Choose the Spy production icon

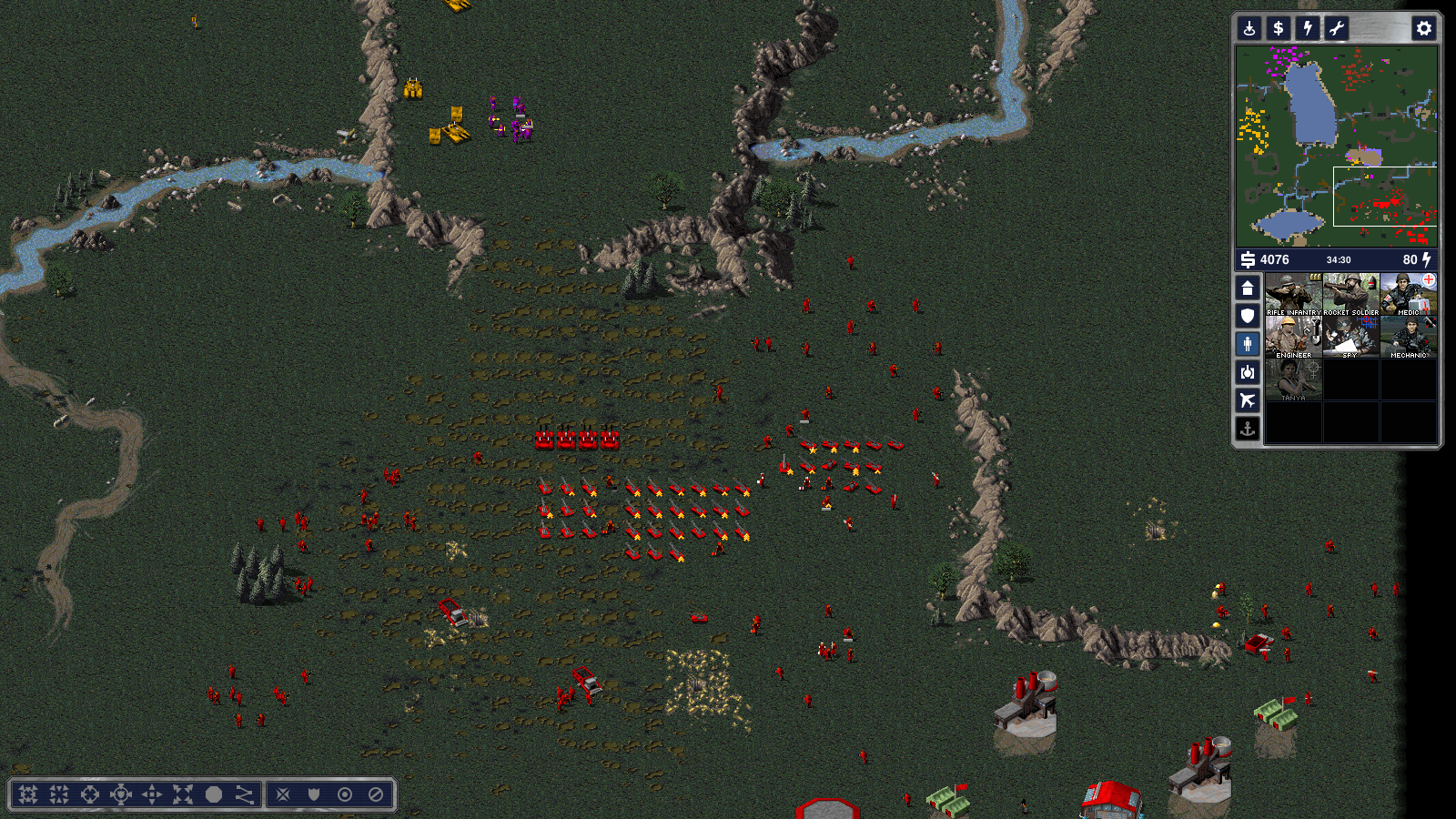click(x=1350, y=337)
